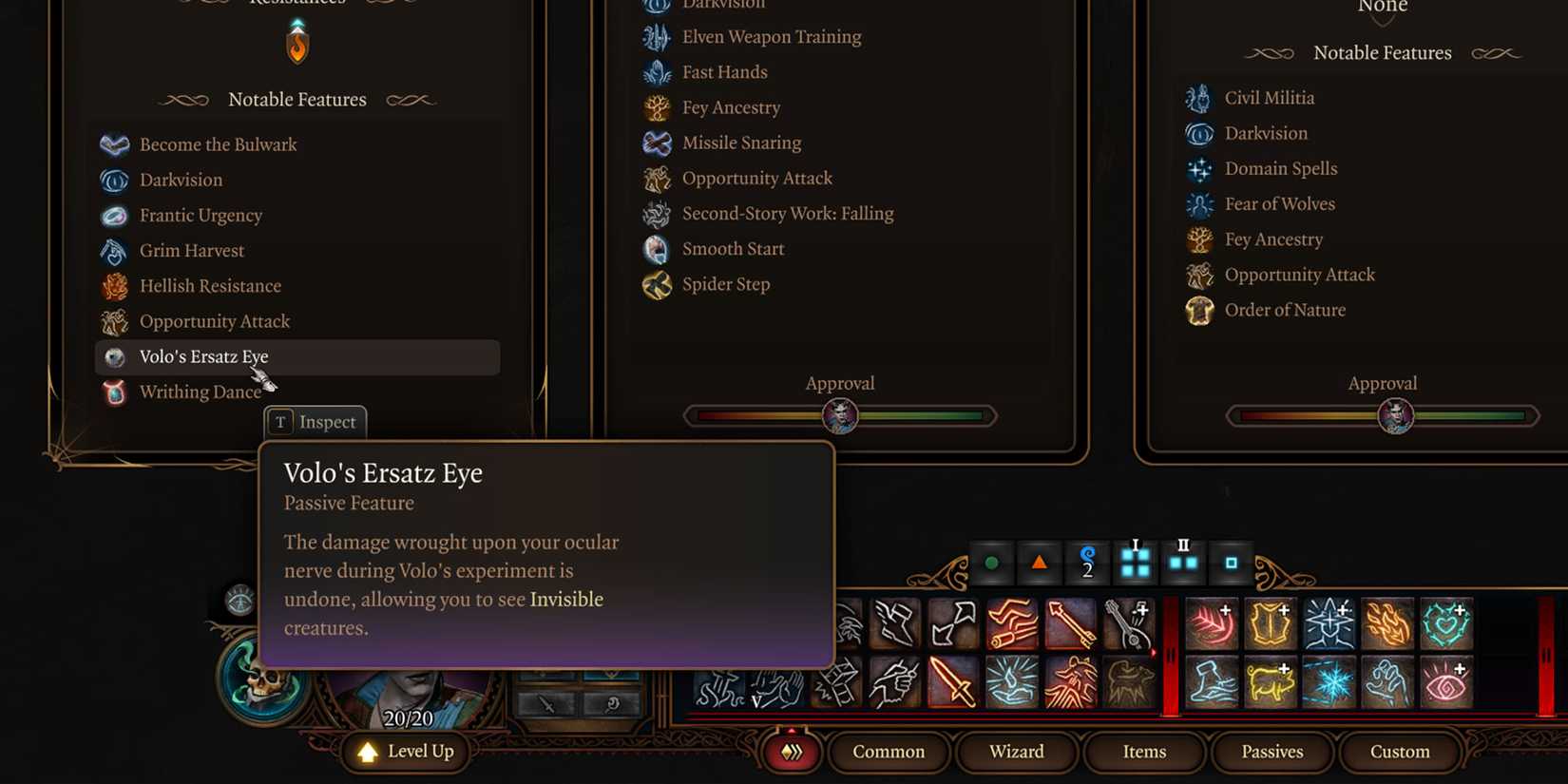This screenshot has width=1568, height=784.
Task: Expand the hotbar with the double-chevron button
Action: 792,752
